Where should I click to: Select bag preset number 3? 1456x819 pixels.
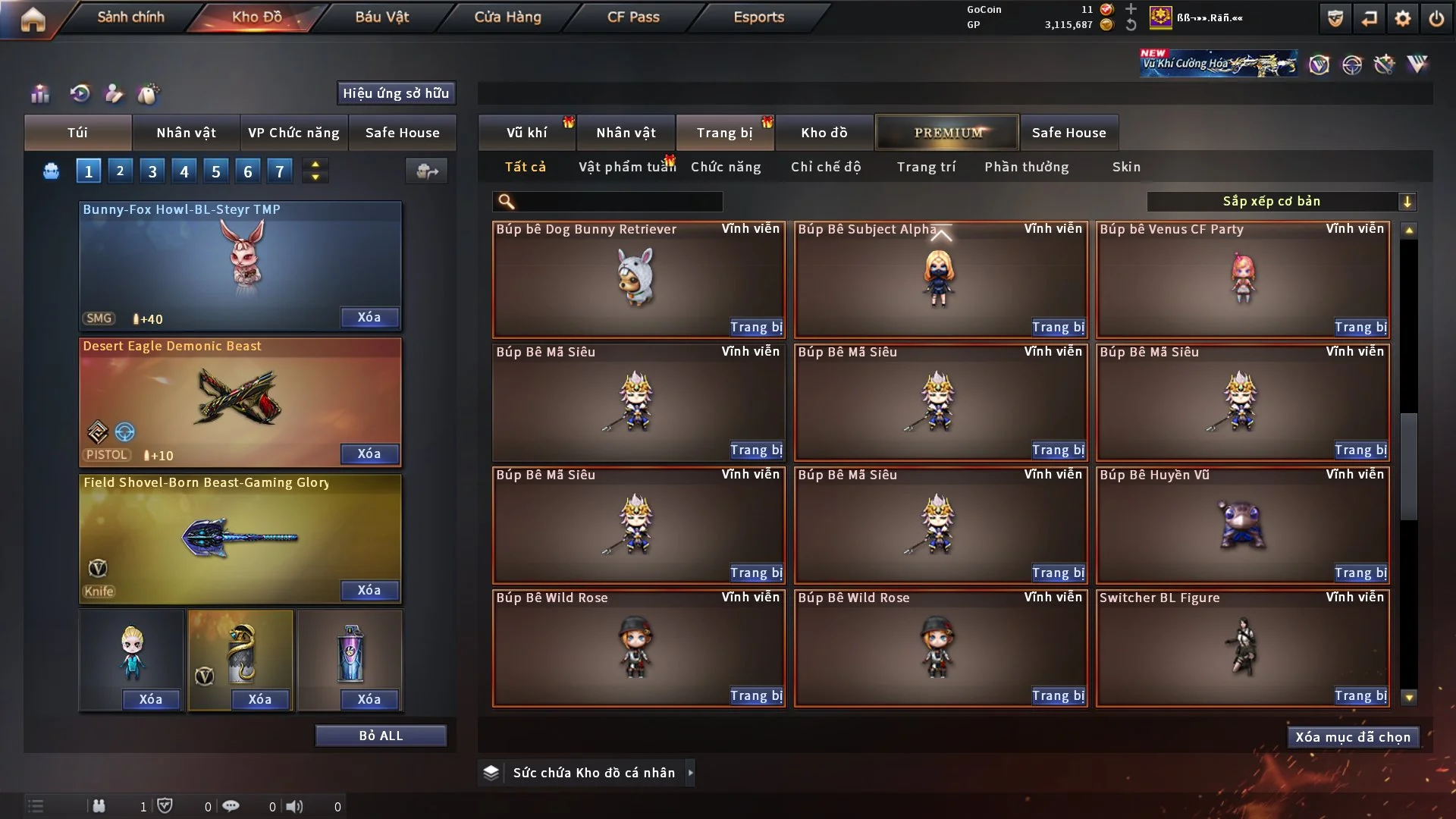click(x=152, y=171)
